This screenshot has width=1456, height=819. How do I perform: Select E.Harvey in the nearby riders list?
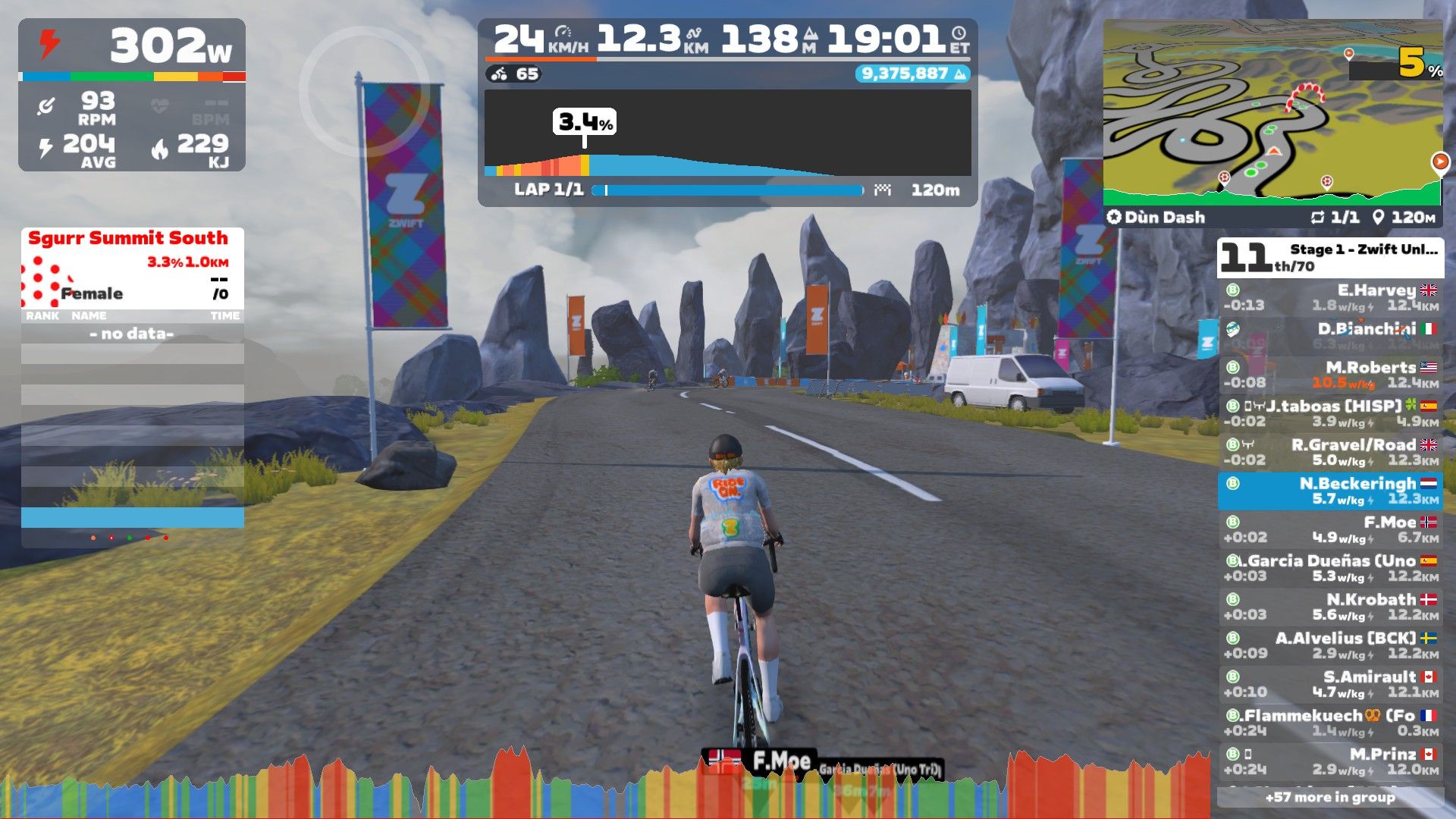click(x=1331, y=297)
